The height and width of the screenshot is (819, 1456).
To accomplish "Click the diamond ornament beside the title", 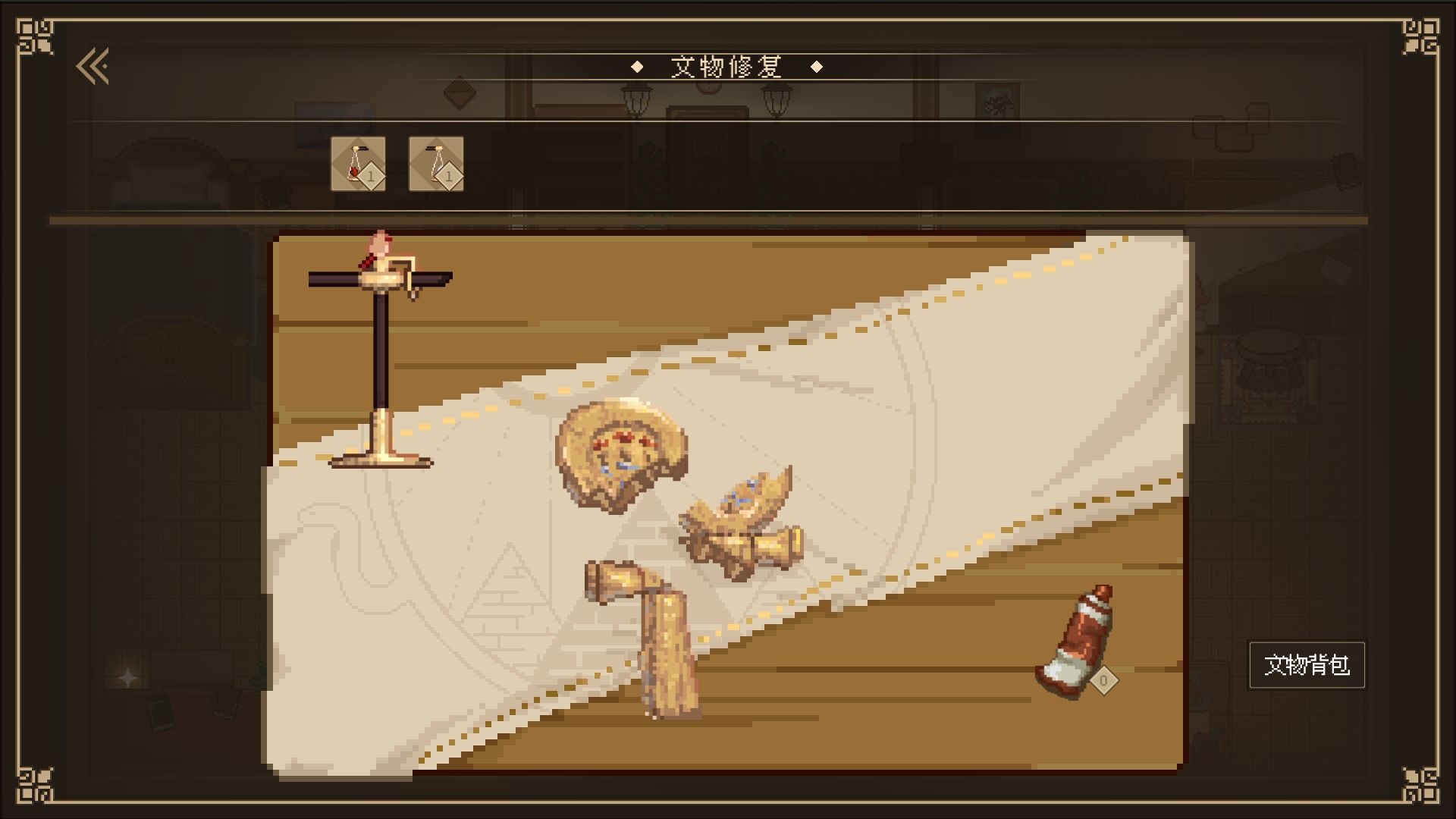I will click(x=635, y=66).
